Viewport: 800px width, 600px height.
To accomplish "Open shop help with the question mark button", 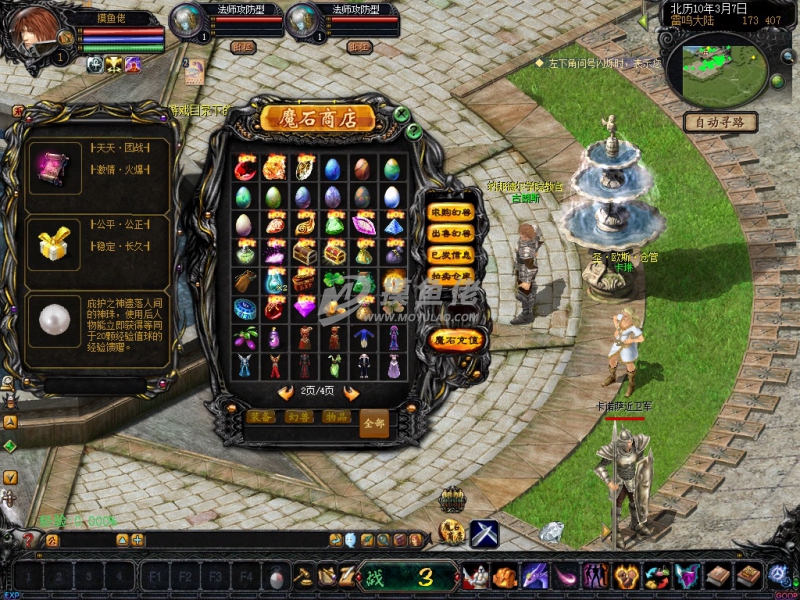I will (x=413, y=131).
